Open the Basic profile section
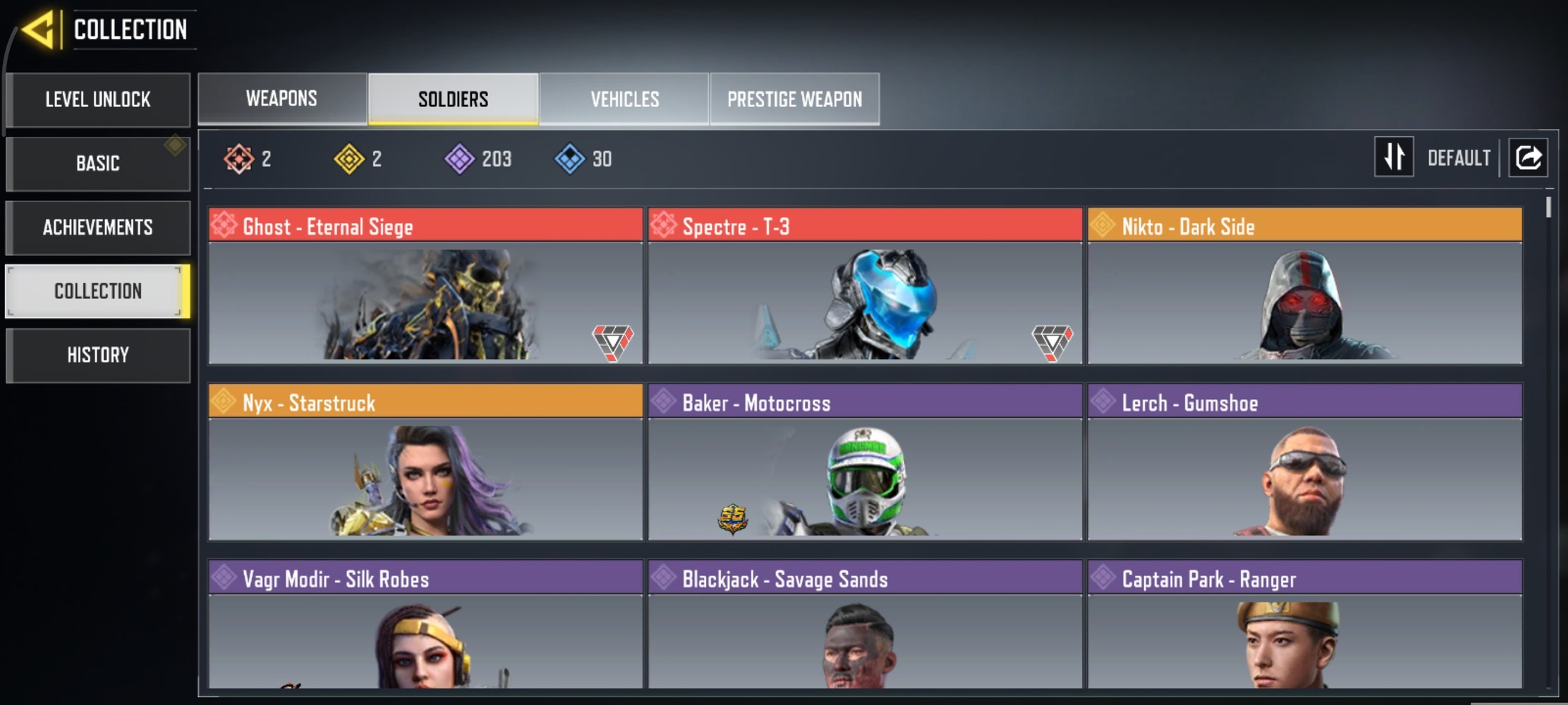1568x705 pixels. point(98,164)
